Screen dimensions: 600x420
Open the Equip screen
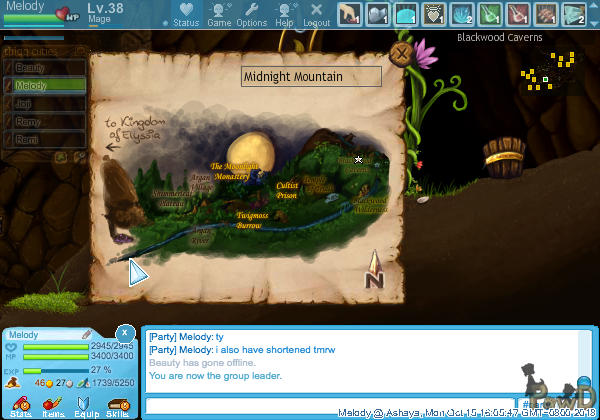[x=85, y=403]
